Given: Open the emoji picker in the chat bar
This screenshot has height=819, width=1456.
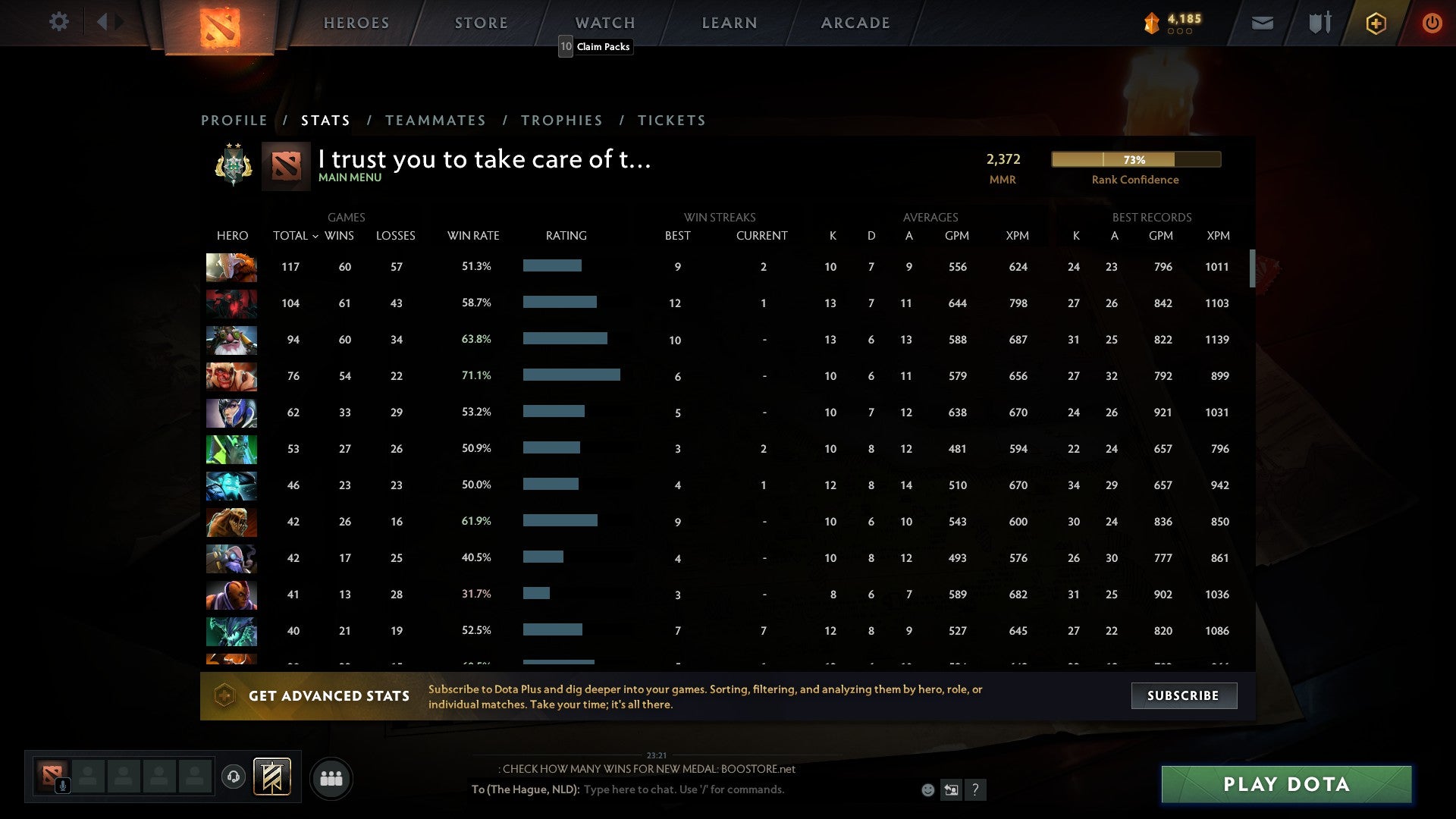Looking at the screenshot, I should (x=928, y=789).
